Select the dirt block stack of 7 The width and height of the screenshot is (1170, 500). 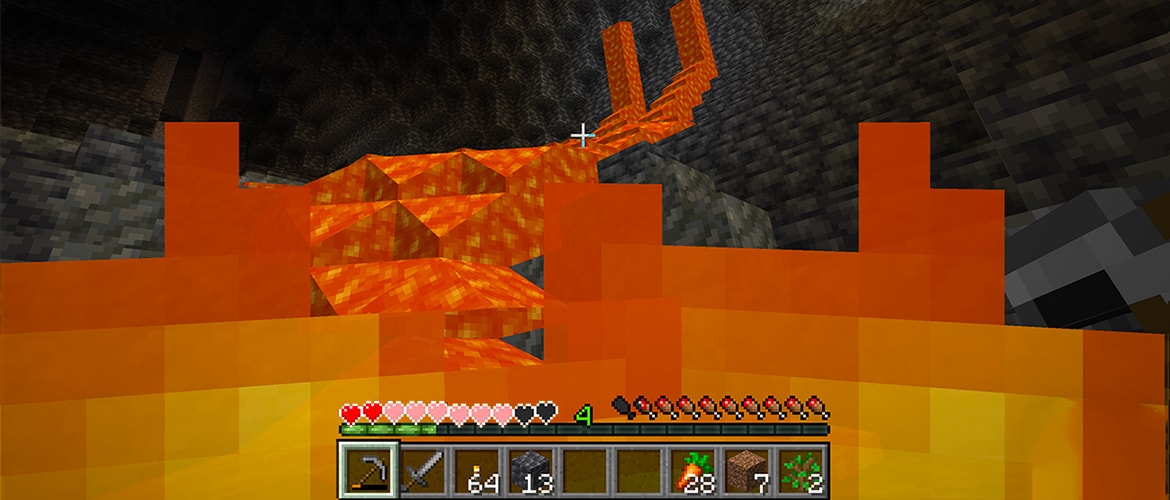[x=748, y=470]
